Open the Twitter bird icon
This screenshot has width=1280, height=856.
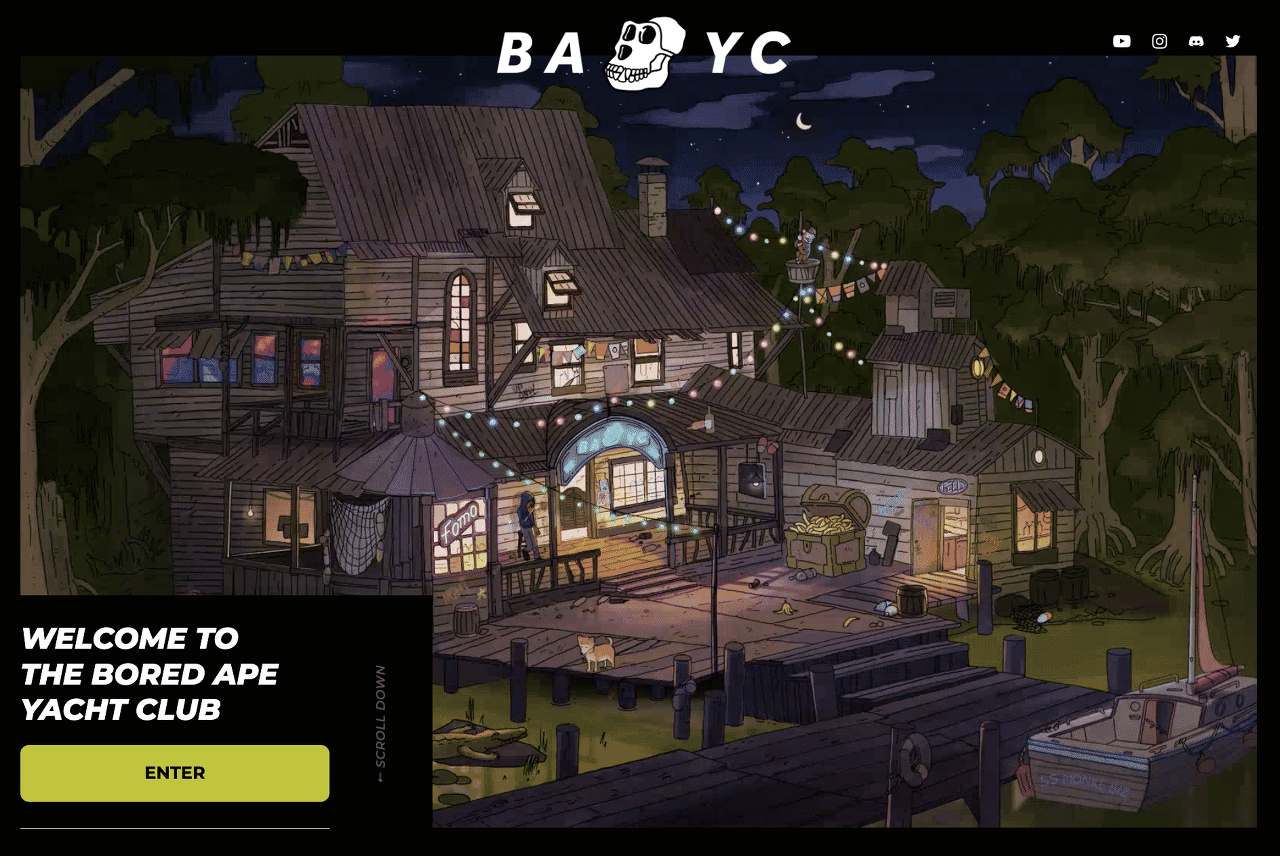pos(1232,41)
